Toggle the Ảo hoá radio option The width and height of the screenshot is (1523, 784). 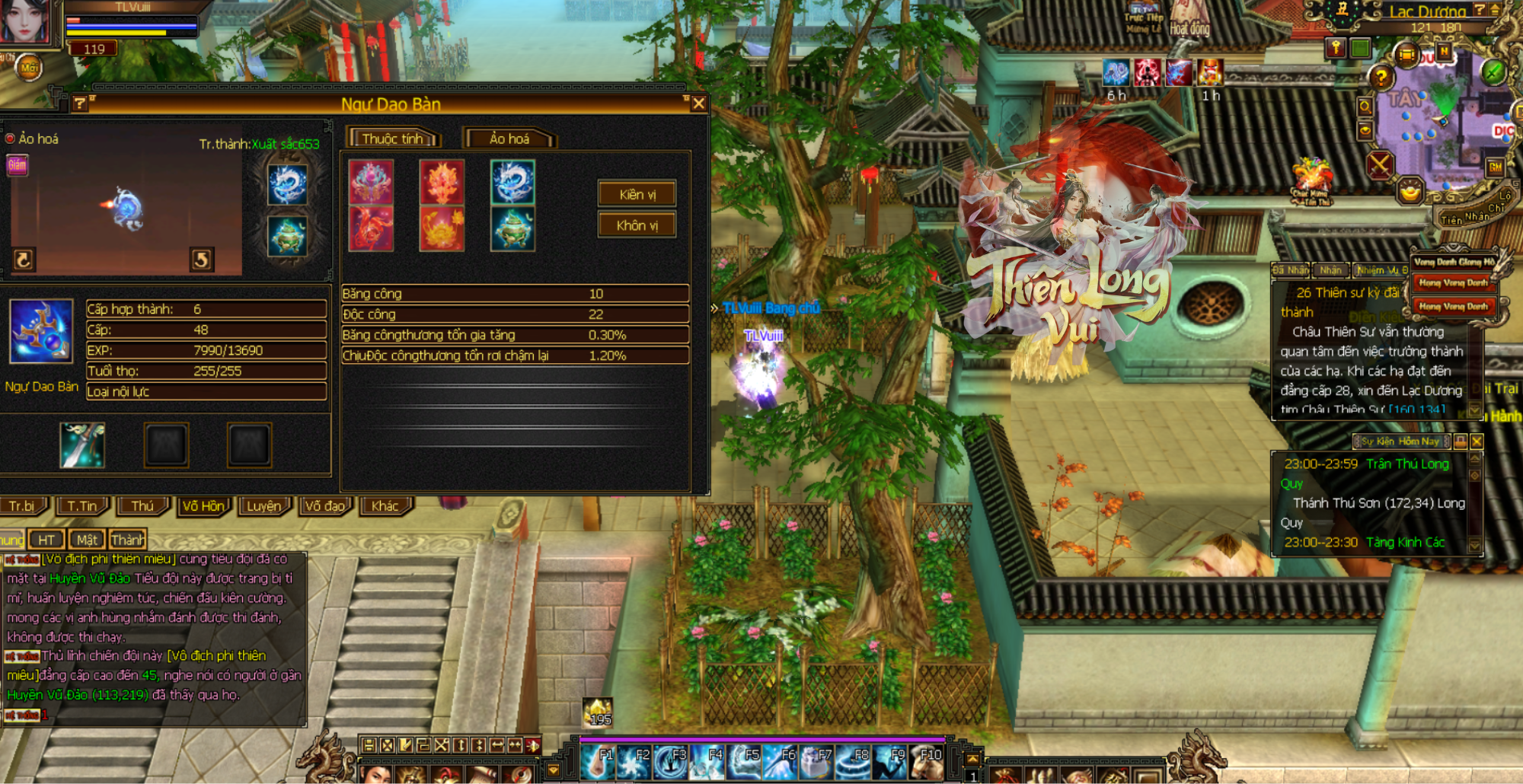coord(11,139)
